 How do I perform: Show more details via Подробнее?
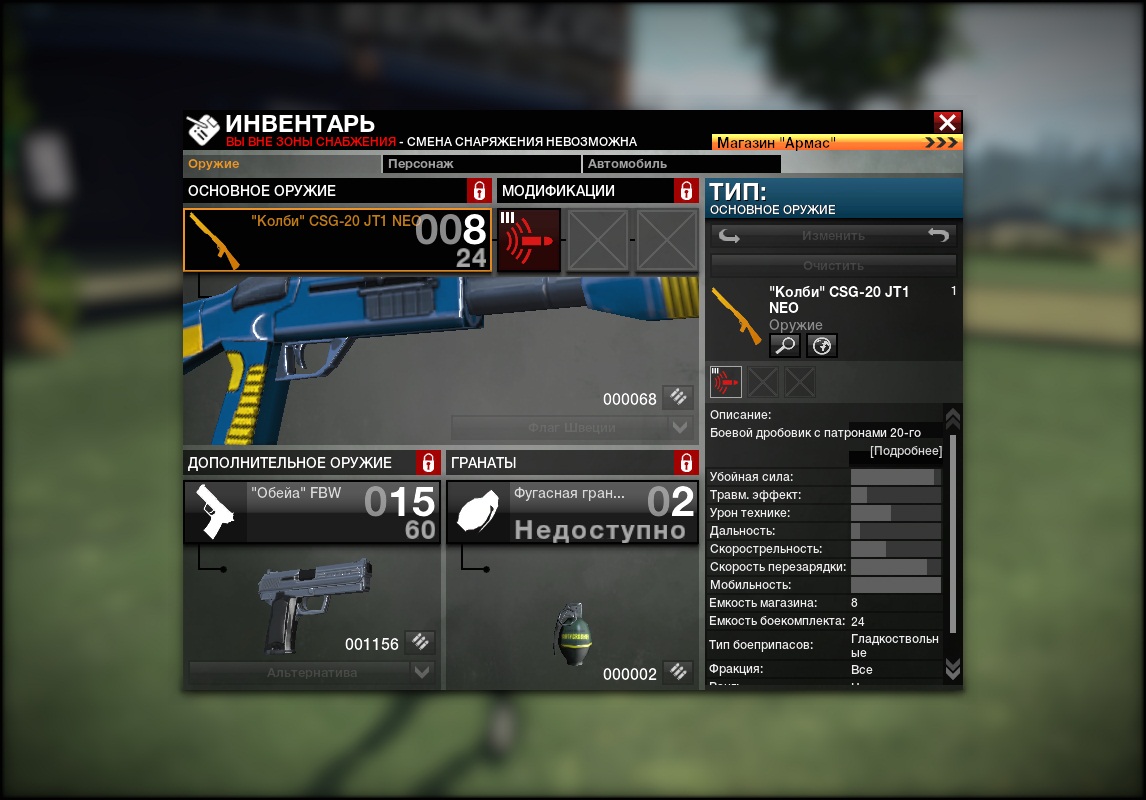coord(906,451)
